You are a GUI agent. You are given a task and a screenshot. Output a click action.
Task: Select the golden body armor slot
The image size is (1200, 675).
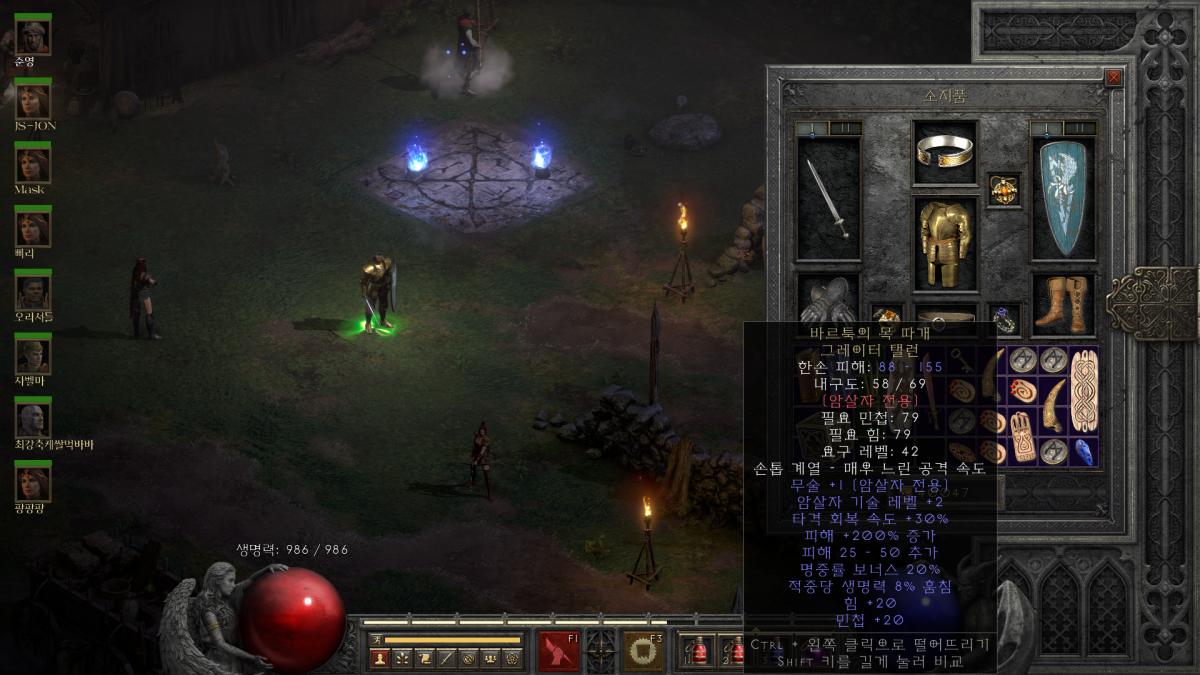[x=945, y=242]
